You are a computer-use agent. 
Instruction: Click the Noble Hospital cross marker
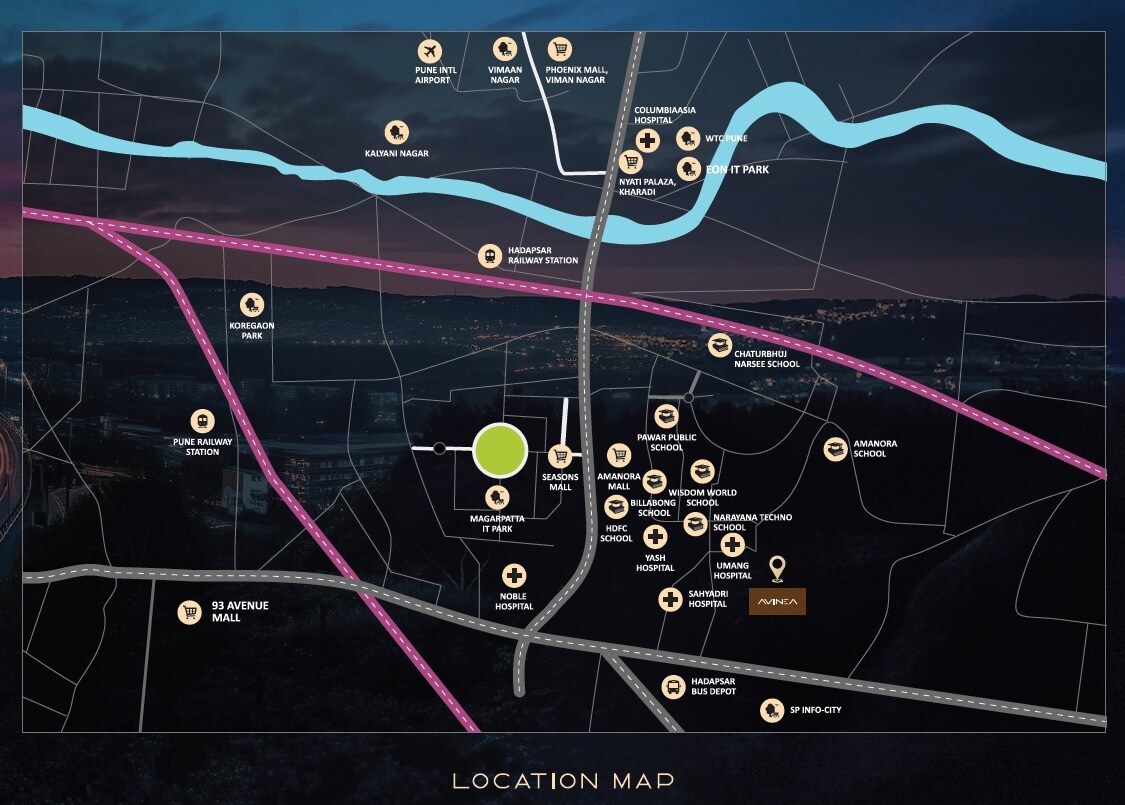(x=514, y=576)
